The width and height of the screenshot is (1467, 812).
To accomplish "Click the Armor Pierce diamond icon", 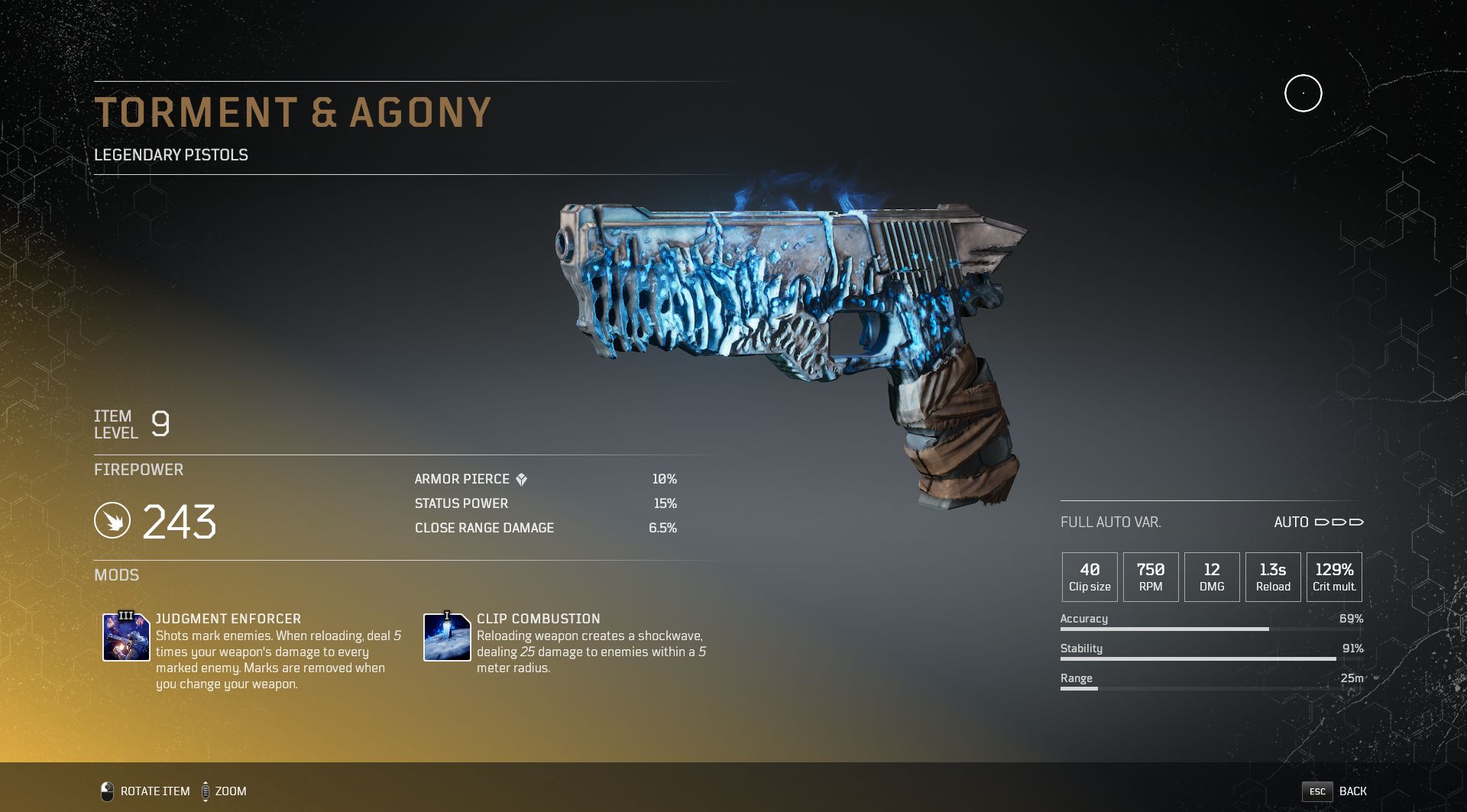I will pyautogui.click(x=521, y=479).
